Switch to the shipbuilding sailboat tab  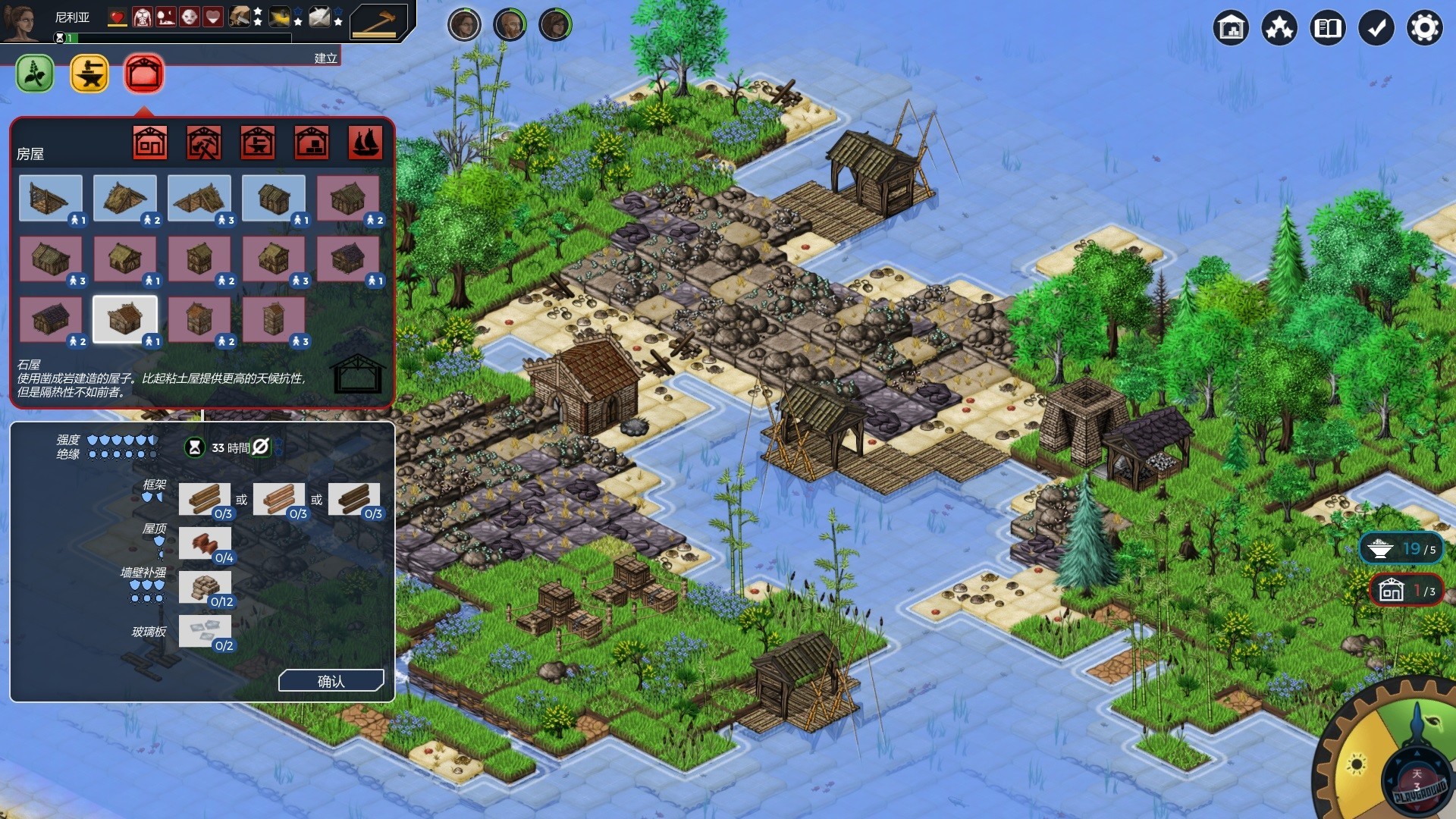tap(365, 141)
